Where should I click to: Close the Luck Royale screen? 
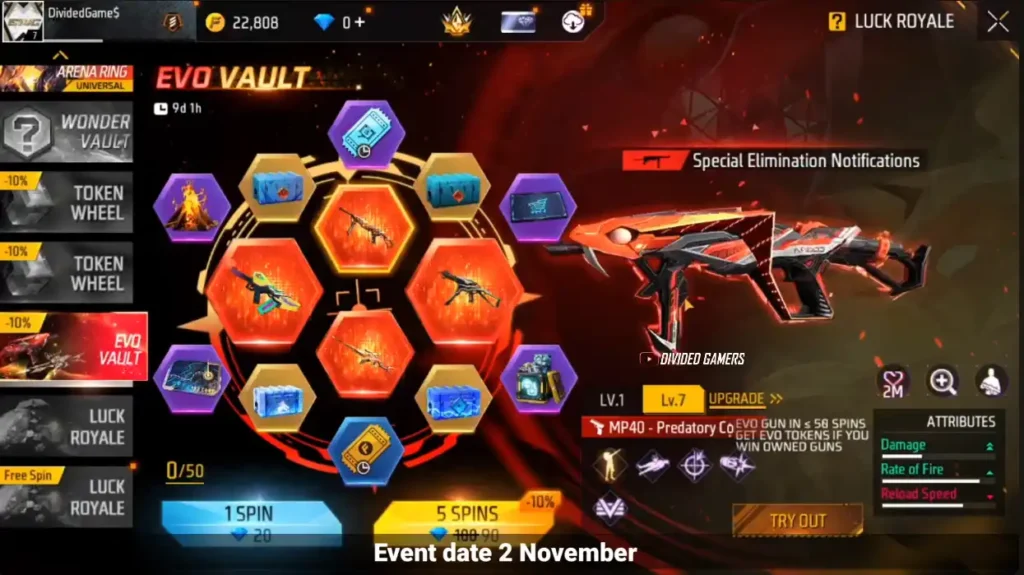click(997, 22)
